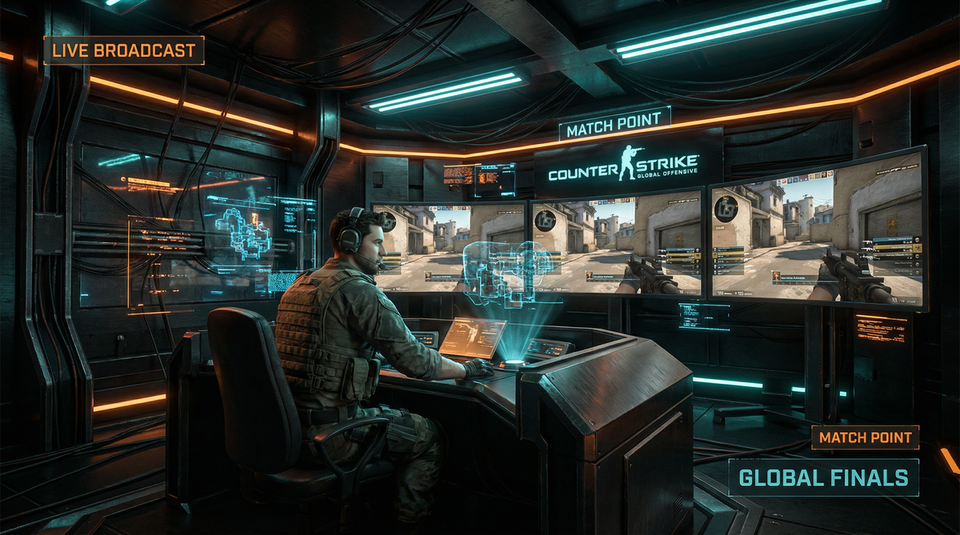Image resolution: width=960 pixels, height=535 pixels.
Task: Click the Live Broadcast badge
Action: coord(124,50)
